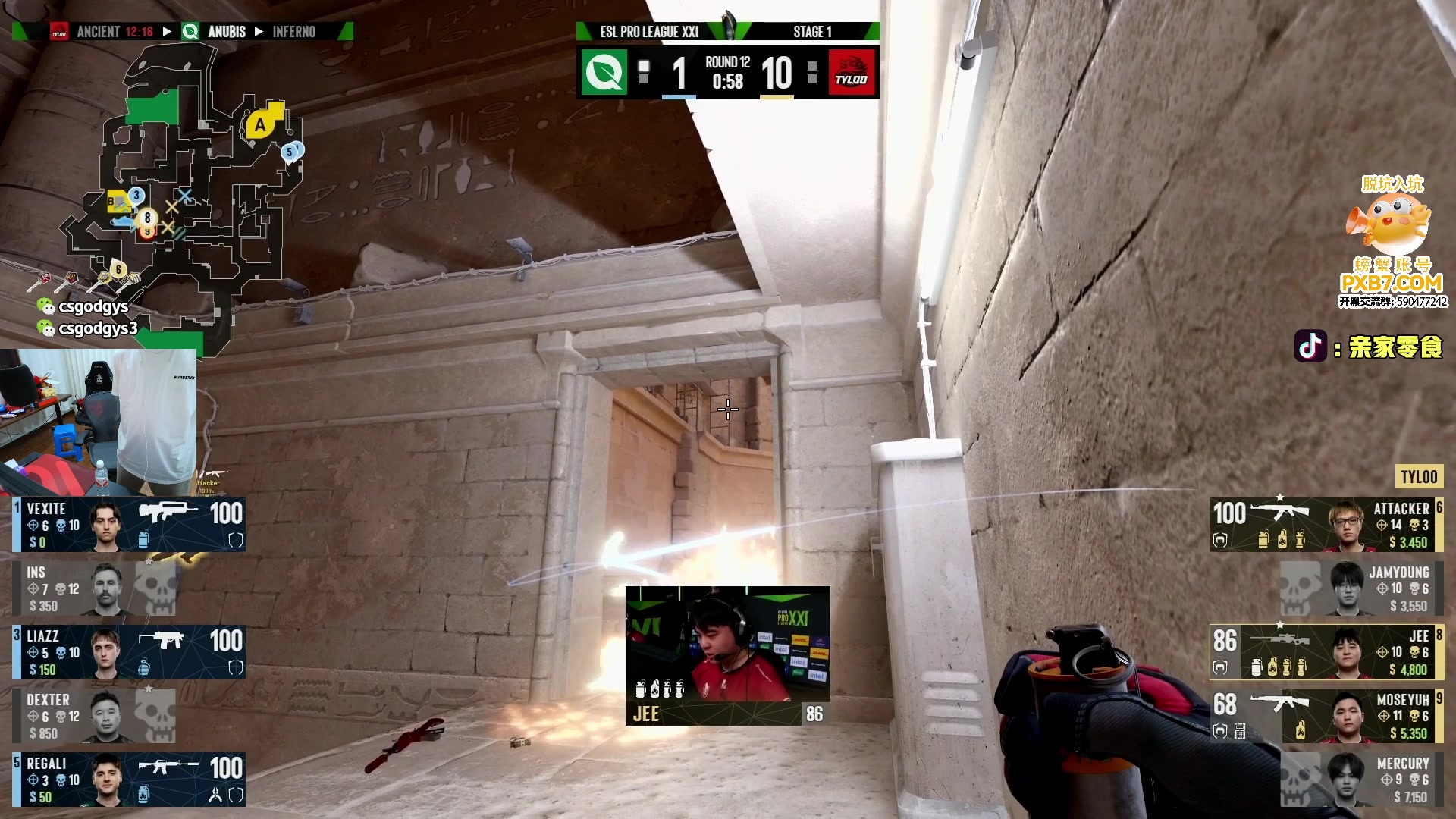This screenshot has width=1456, height=819.
Task: Select MERCURY's player card
Action: [x=1361, y=779]
